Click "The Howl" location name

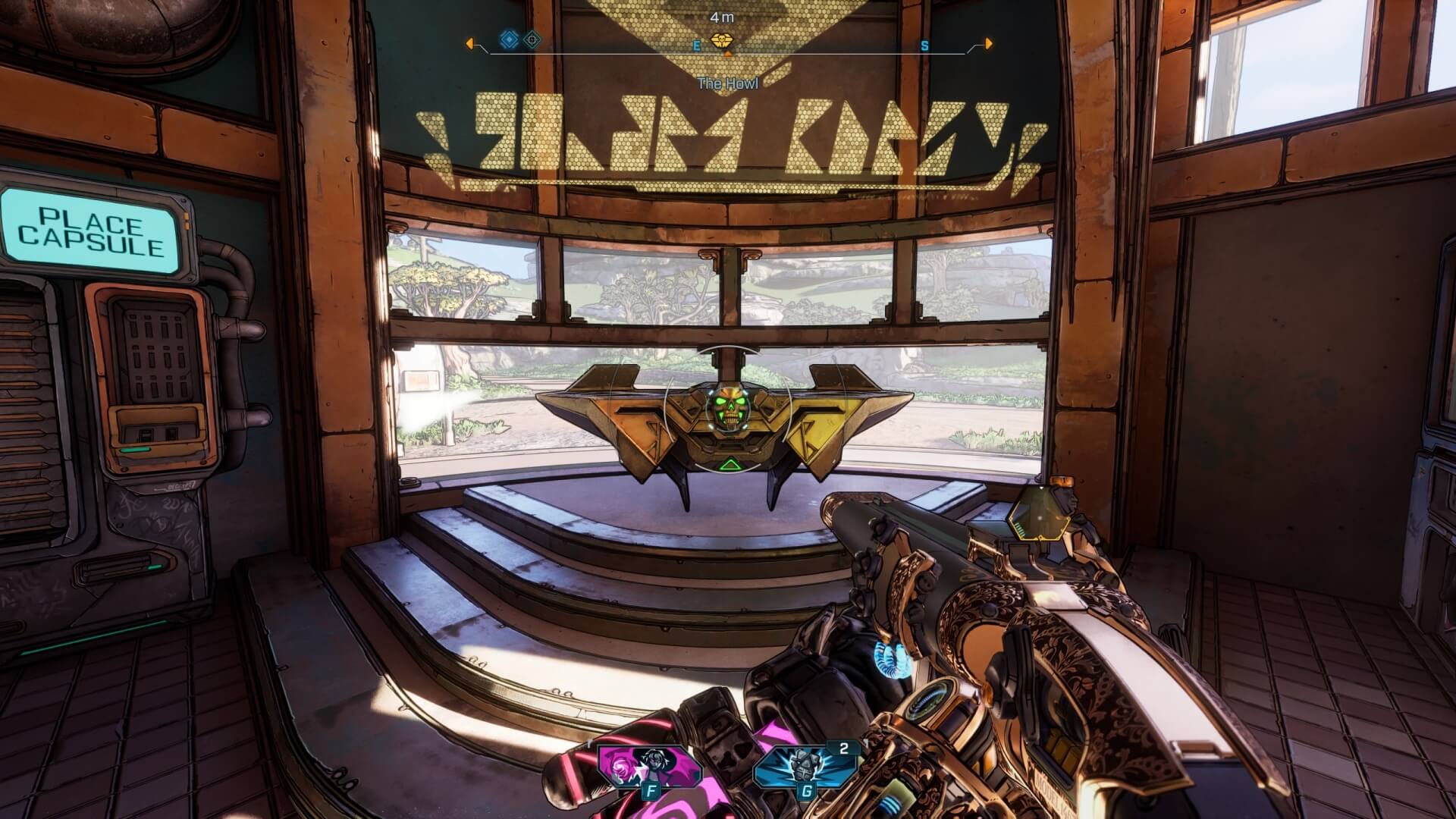728,84
